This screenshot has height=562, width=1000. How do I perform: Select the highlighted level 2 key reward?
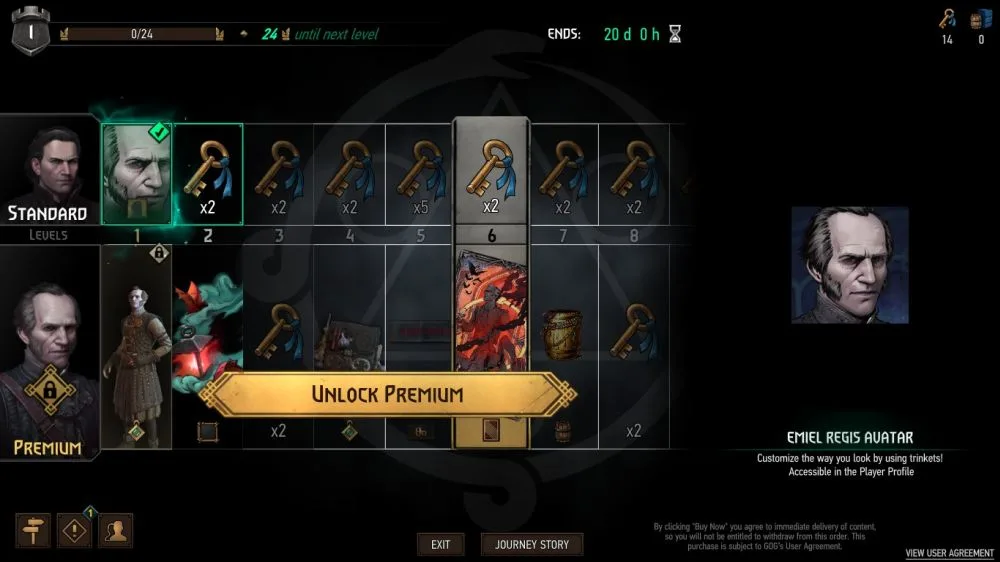point(208,174)
